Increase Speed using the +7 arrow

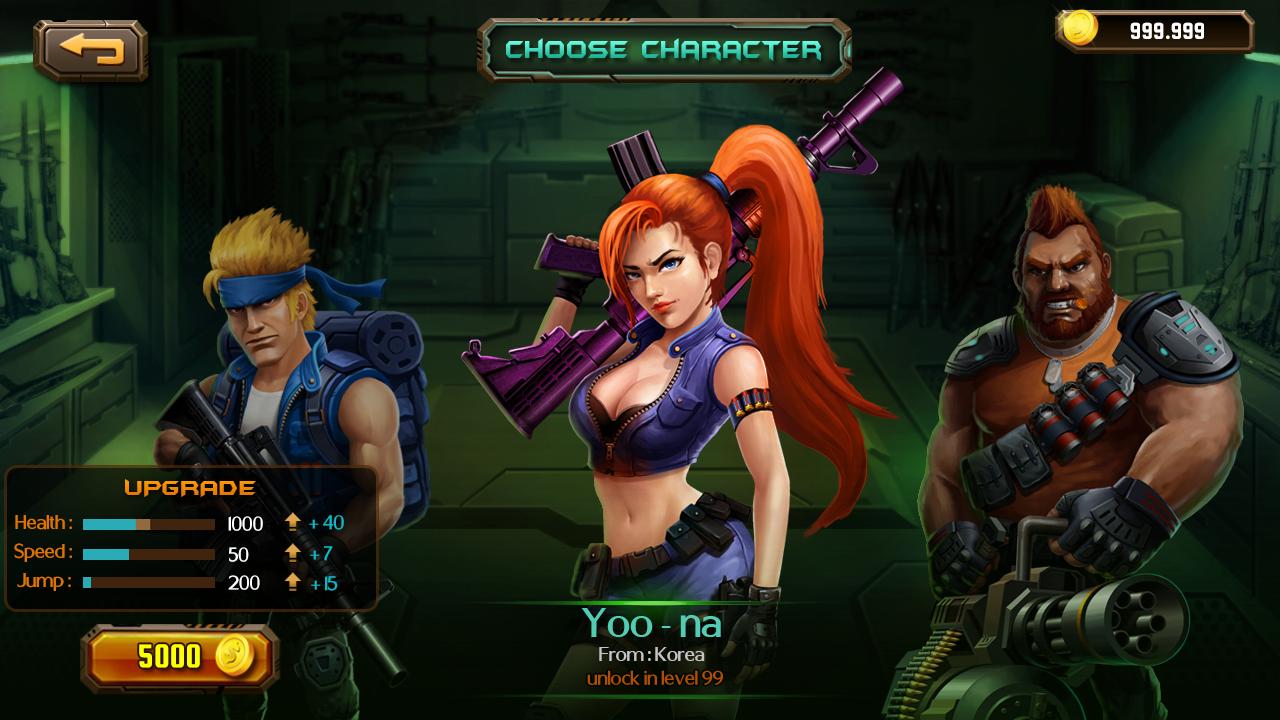point(293,552)
